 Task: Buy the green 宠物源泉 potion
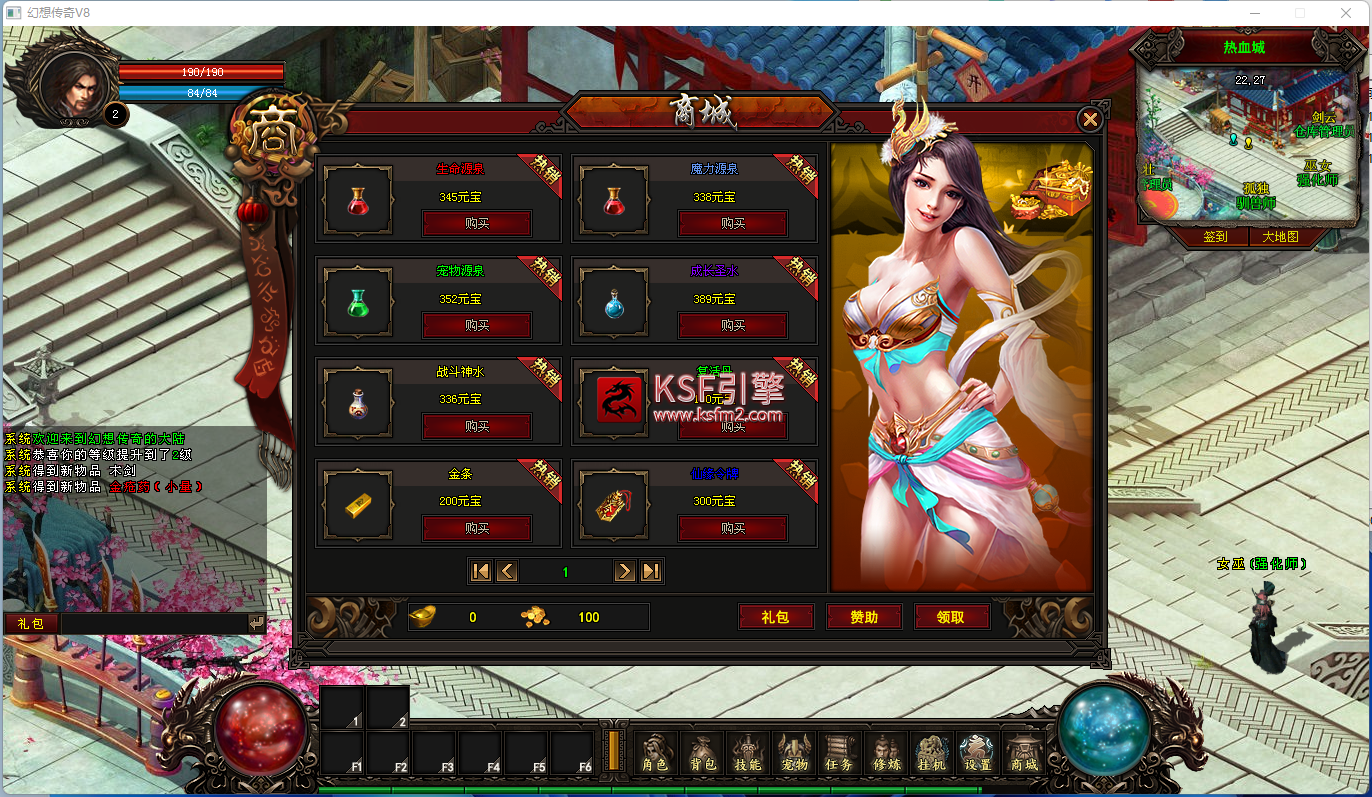click(x=477, y=325)
